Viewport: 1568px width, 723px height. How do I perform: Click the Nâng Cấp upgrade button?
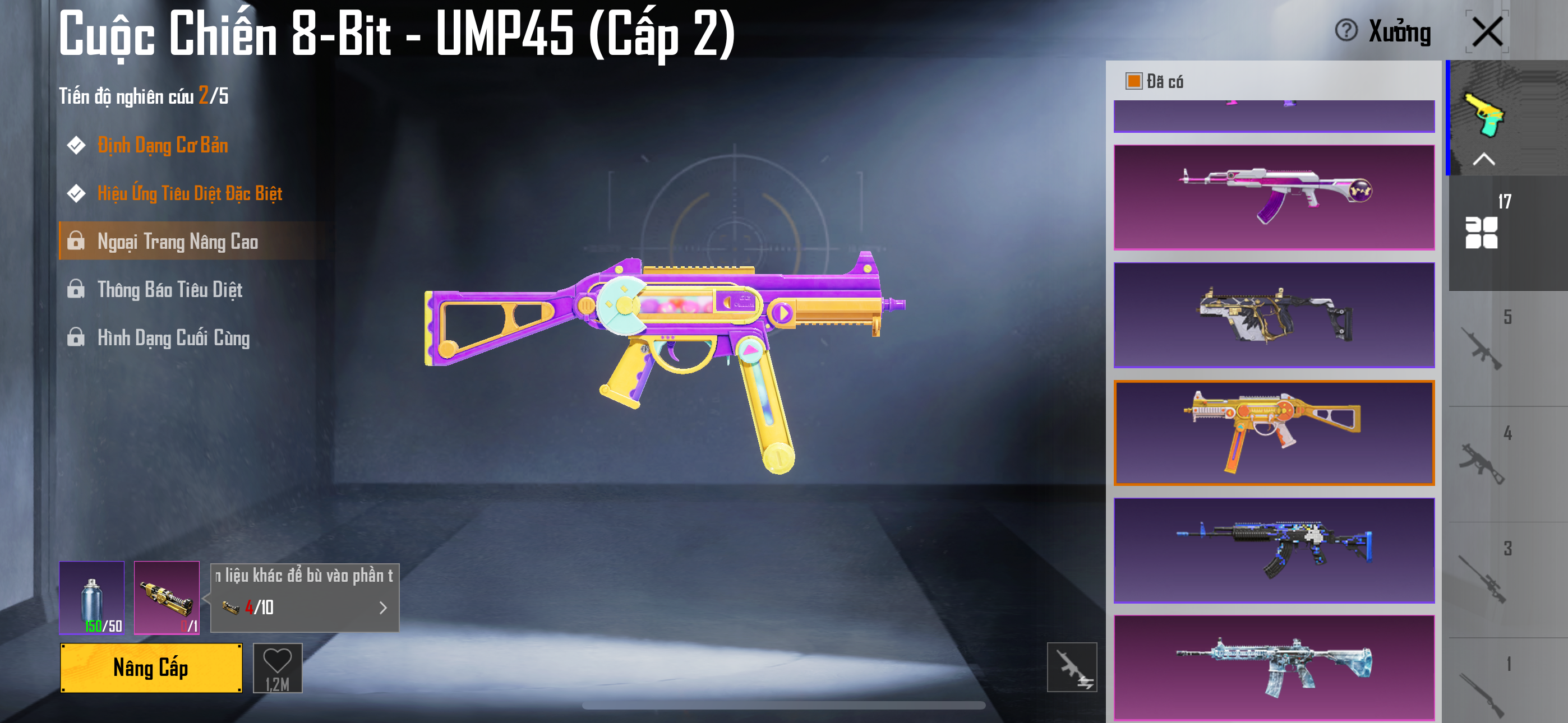click(x=151, y=668)
